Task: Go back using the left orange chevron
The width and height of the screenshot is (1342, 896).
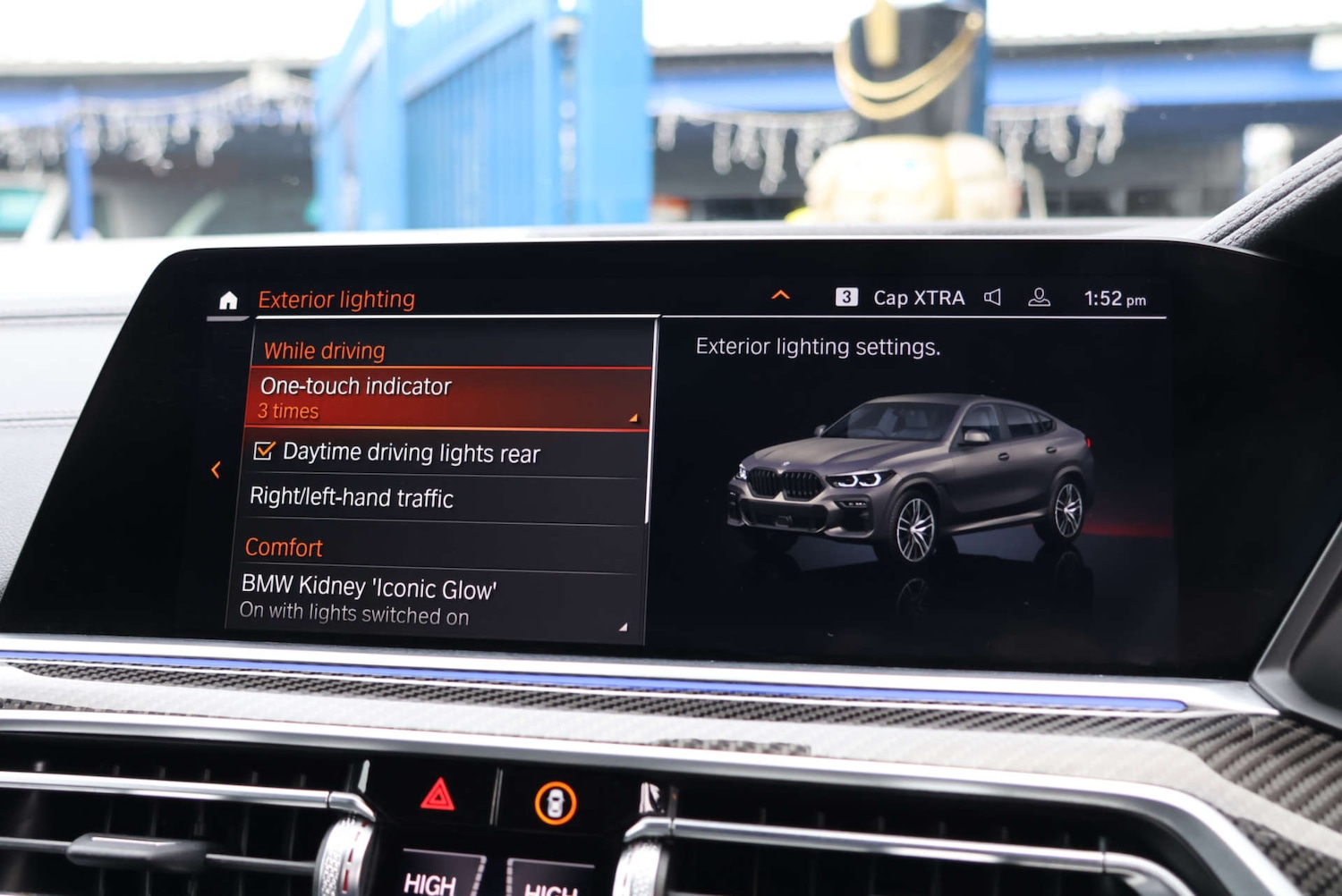Action: [217, 469]
